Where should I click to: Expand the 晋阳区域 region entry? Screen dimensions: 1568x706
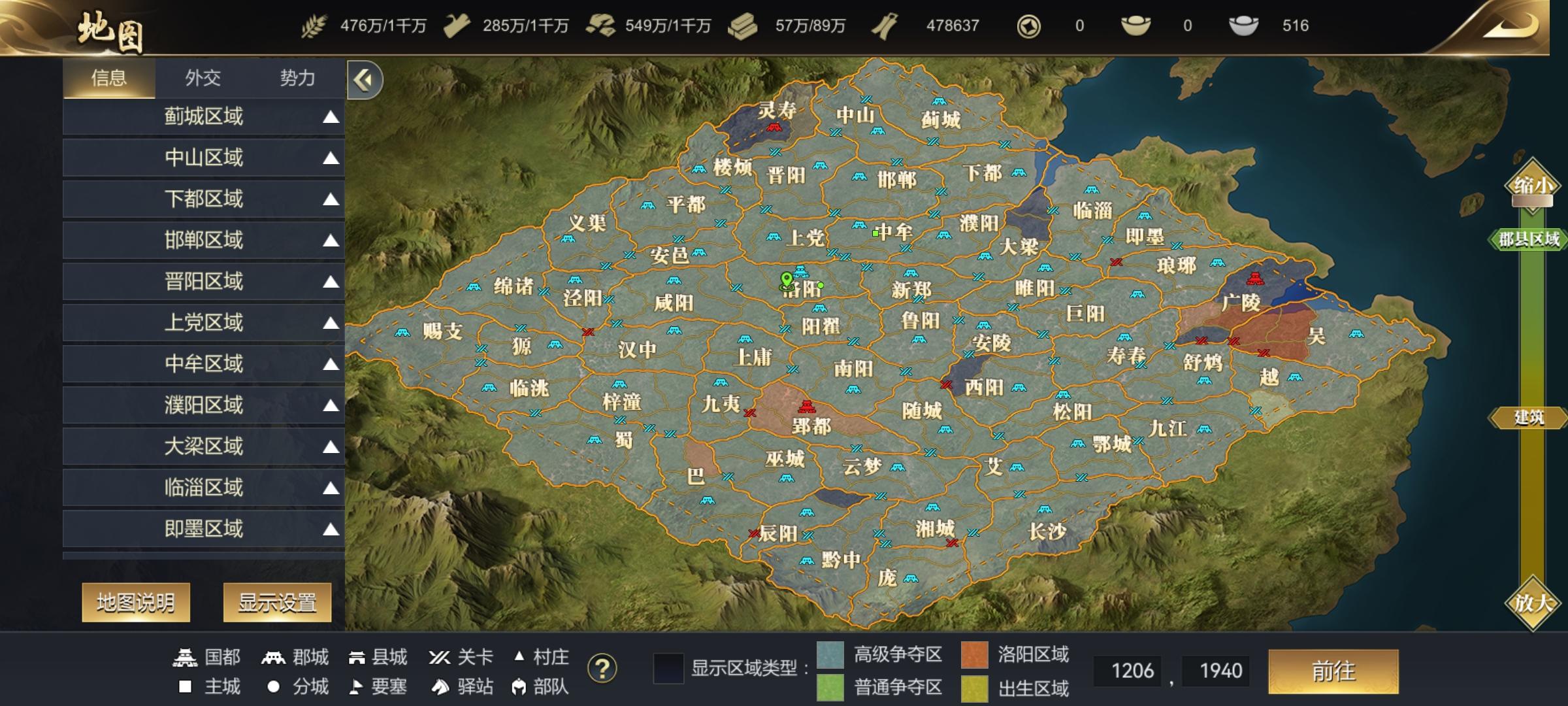[x=332, y=282]
